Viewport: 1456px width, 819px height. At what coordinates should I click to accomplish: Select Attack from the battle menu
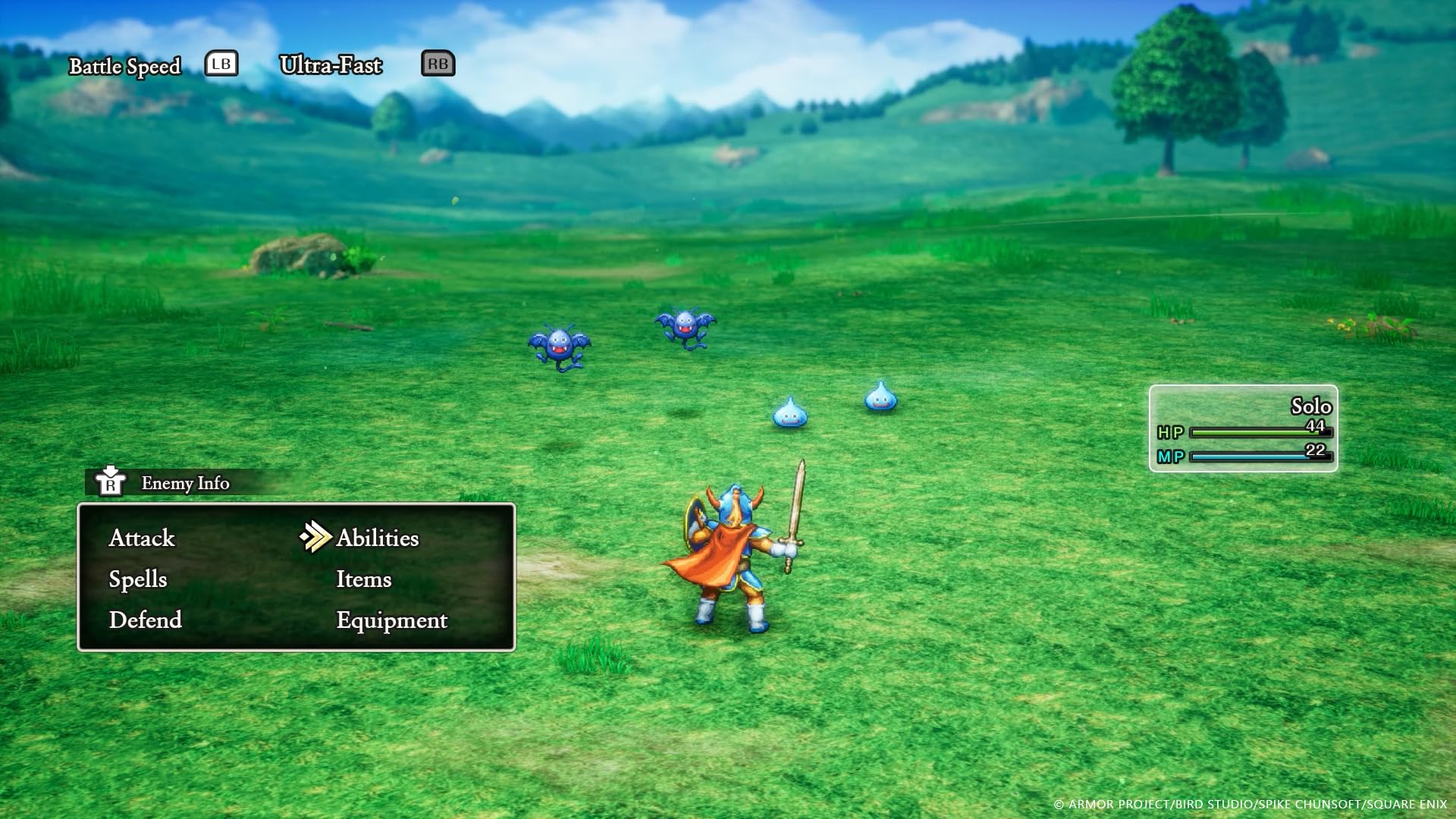point(141,538)
